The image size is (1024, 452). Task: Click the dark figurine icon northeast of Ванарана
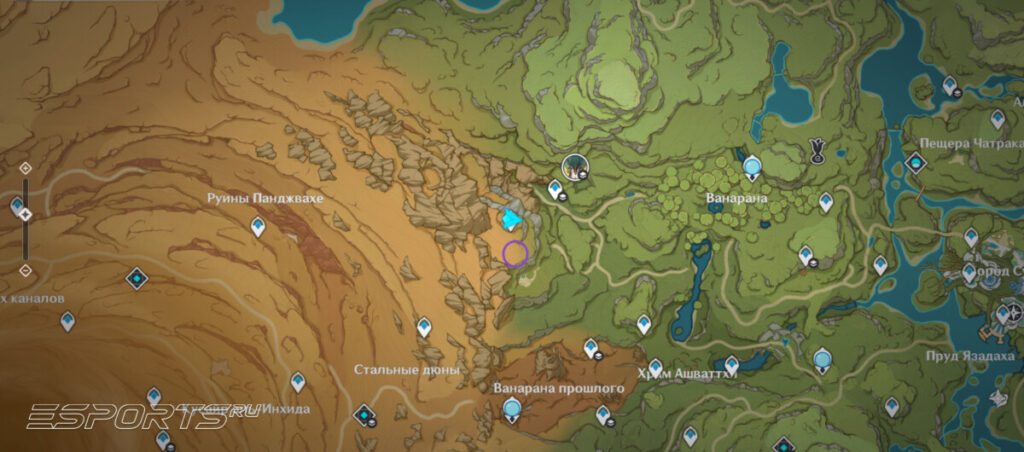pos(817,151)
